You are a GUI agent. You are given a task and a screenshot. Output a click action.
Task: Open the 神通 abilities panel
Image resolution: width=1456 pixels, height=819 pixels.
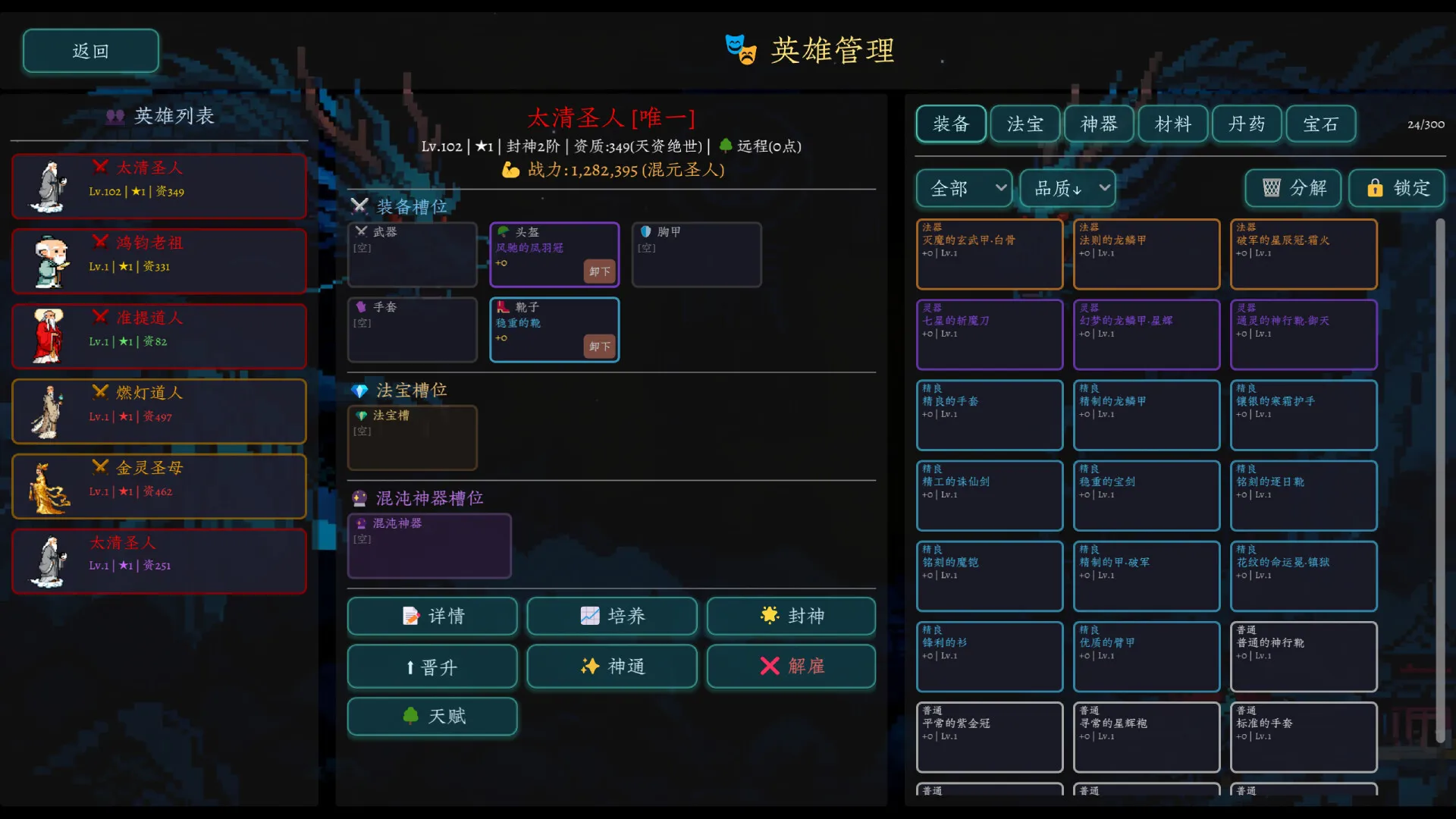pos(611,667)
